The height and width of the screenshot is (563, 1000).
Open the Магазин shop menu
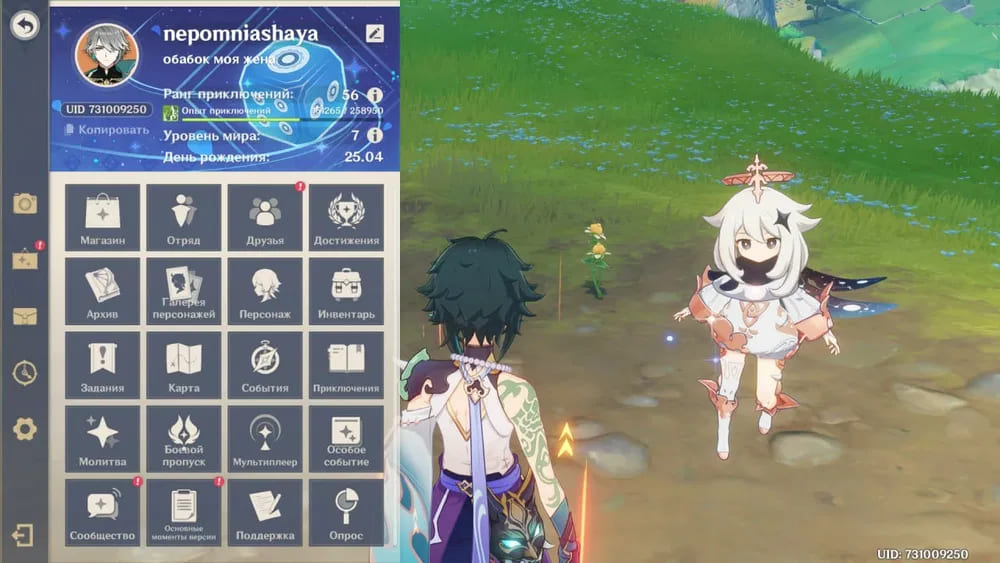[x=102, y=218]
